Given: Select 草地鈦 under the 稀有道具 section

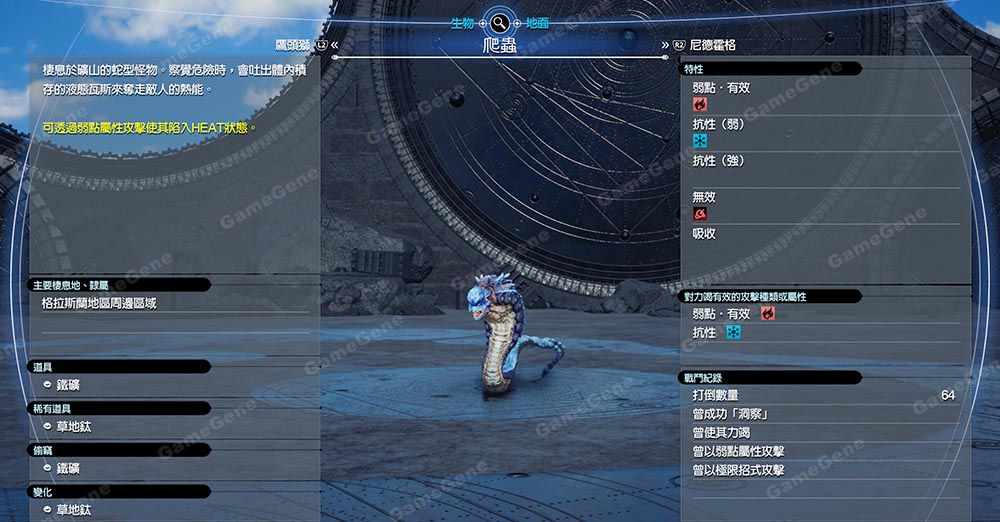Looking at the screenshot, I should (74, 426).
